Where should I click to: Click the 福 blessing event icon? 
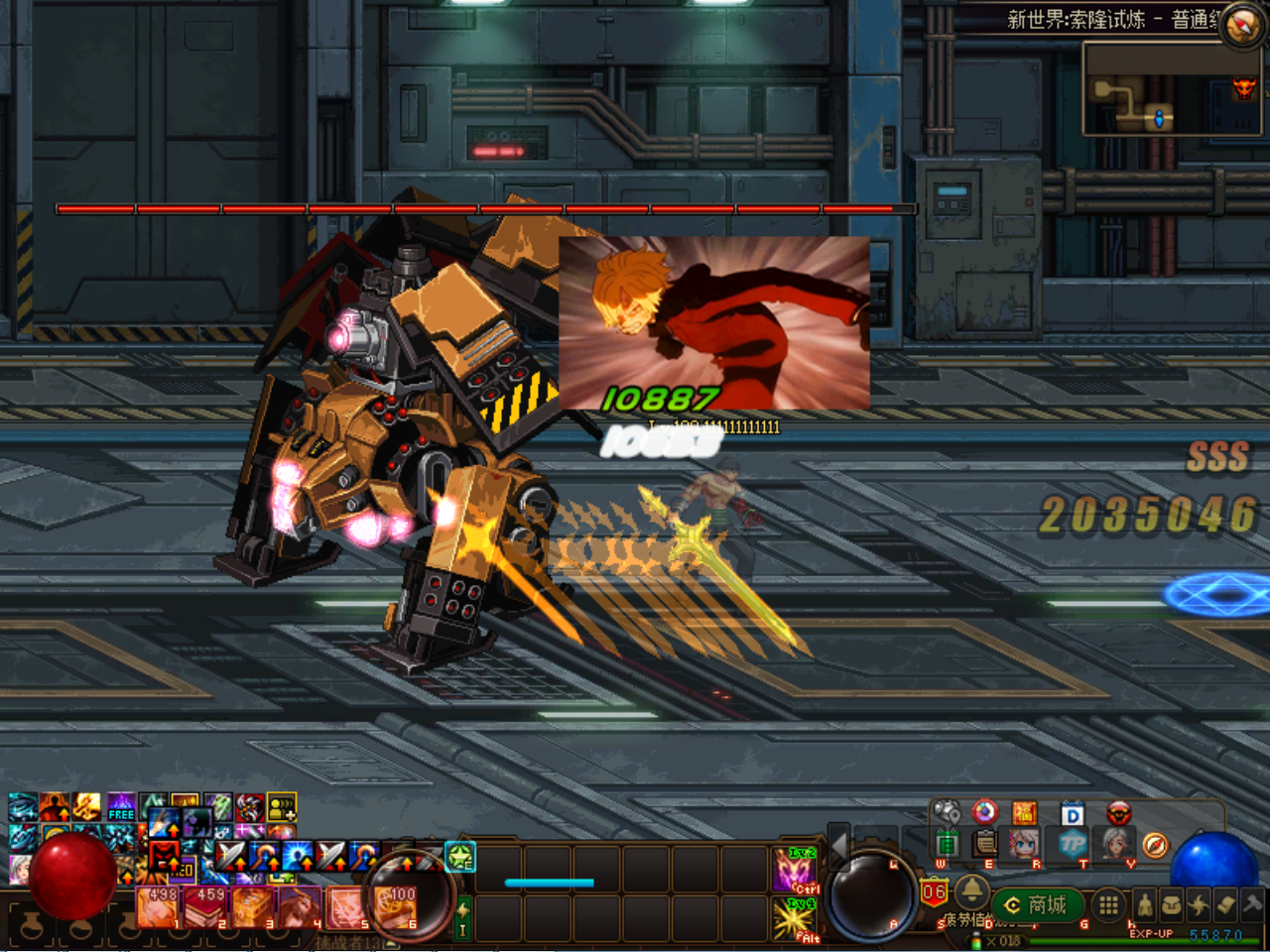click(x=1024, y=812)
